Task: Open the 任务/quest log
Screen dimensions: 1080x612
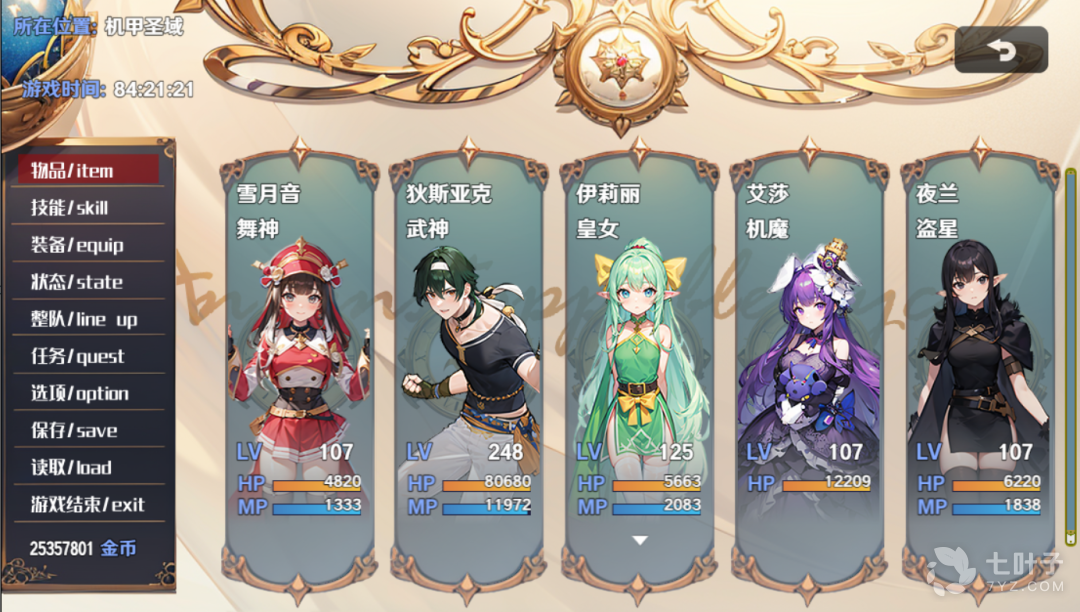Action: [88, 356]
